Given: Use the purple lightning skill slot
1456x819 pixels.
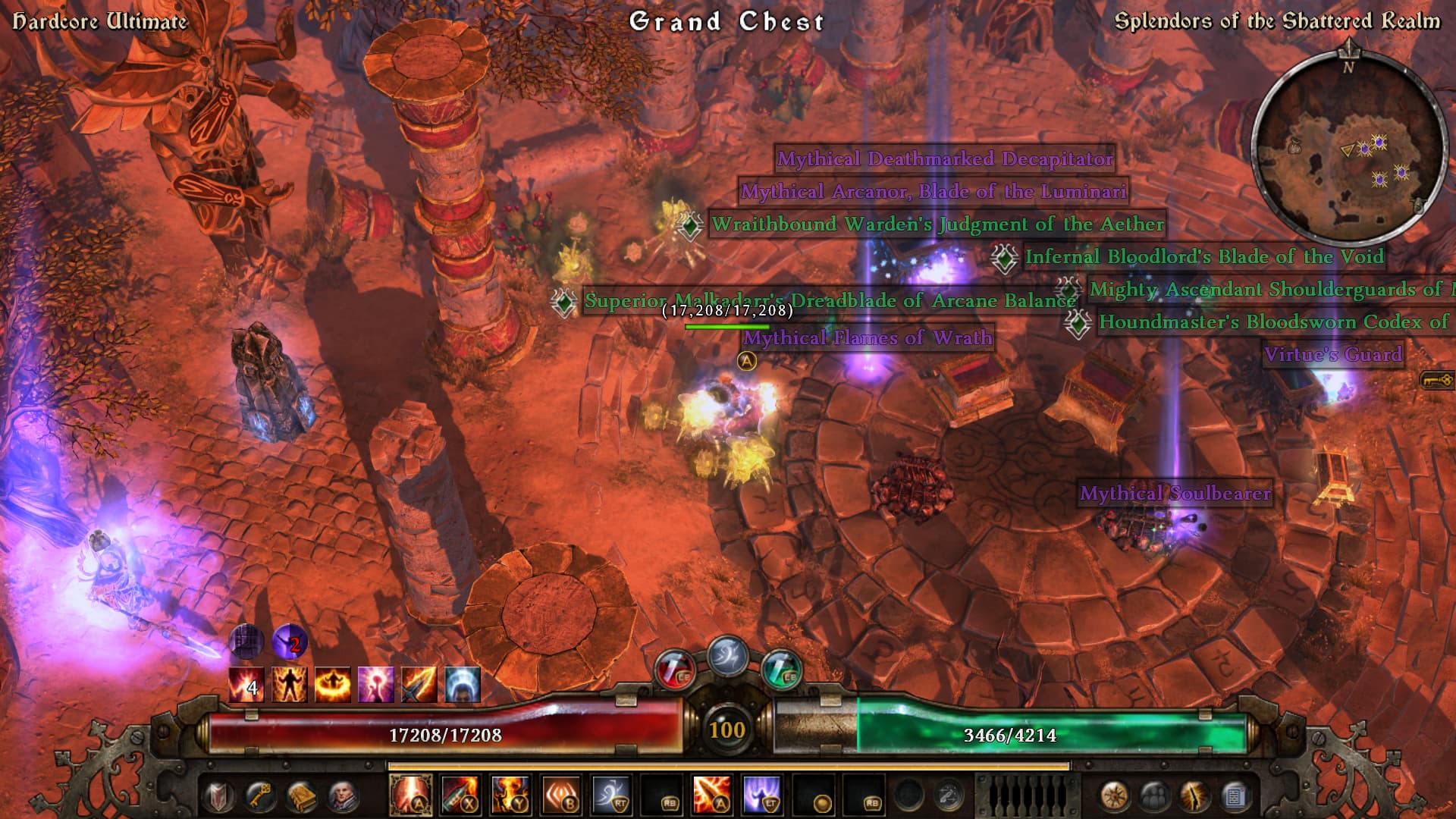Looking at the screenshot, I should tap(762, 795).
